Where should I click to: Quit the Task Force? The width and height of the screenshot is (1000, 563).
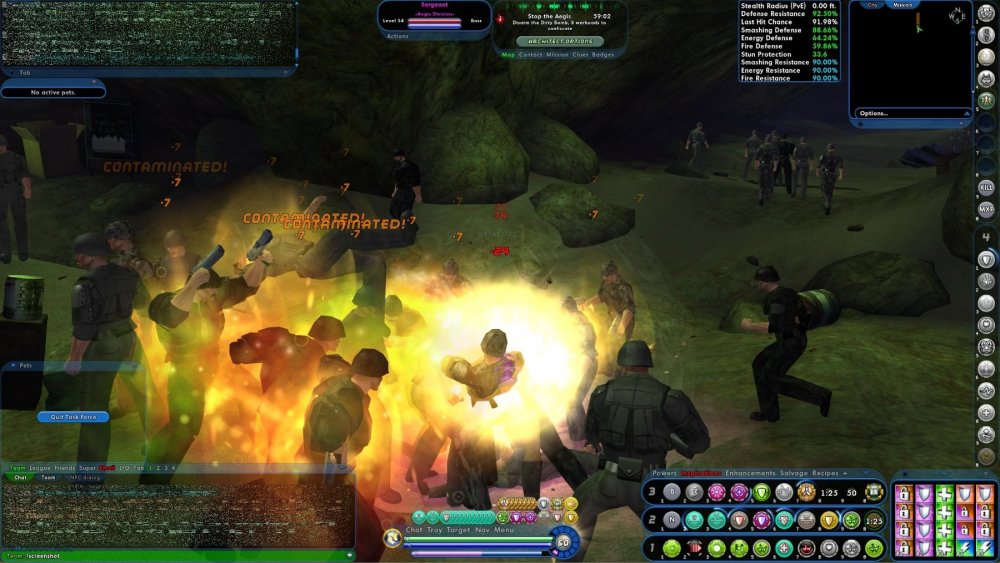coord(72,417)
